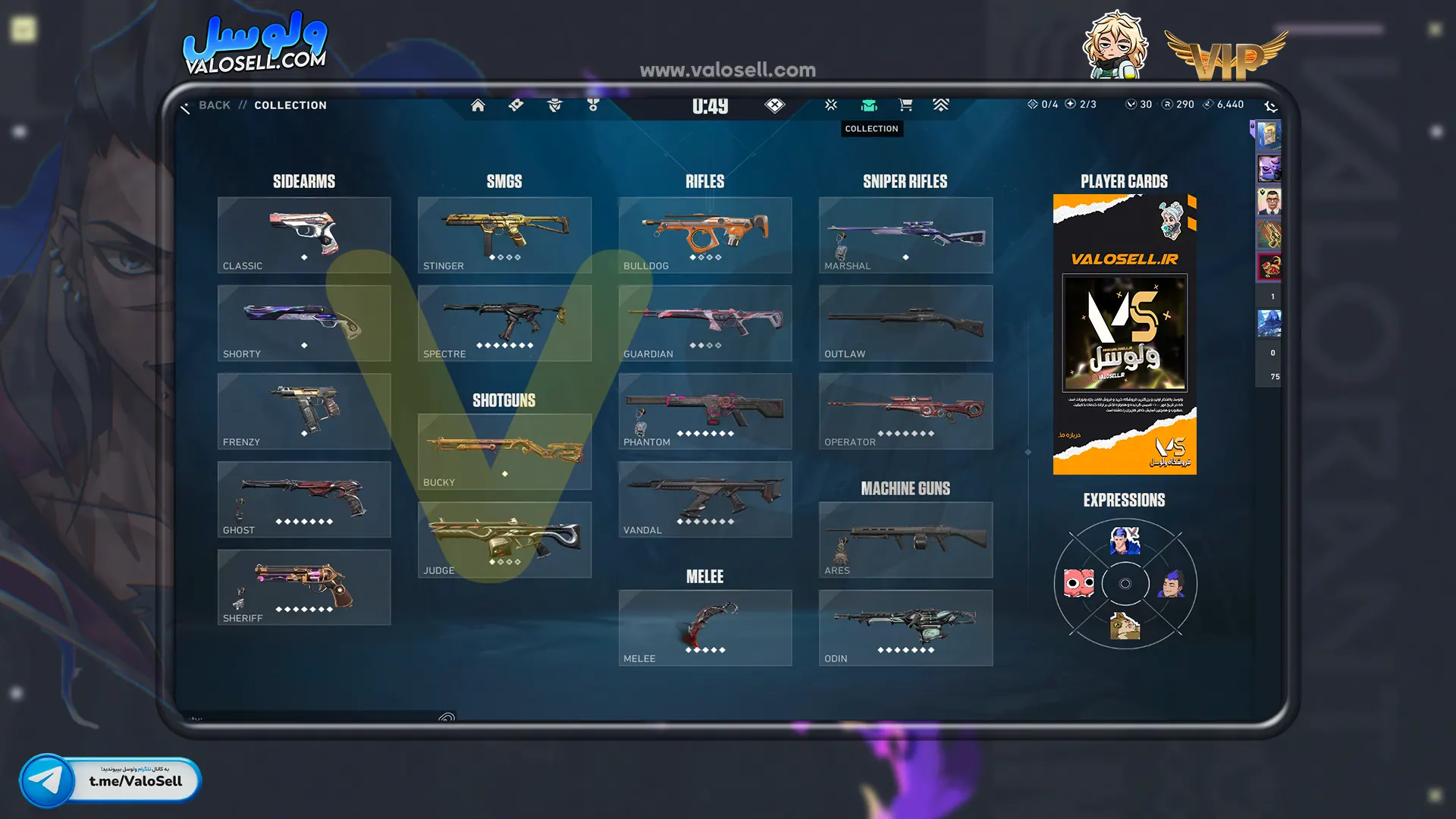Open the home icon in top navigation
This screenshot has width=1456, height=819.
478,105
